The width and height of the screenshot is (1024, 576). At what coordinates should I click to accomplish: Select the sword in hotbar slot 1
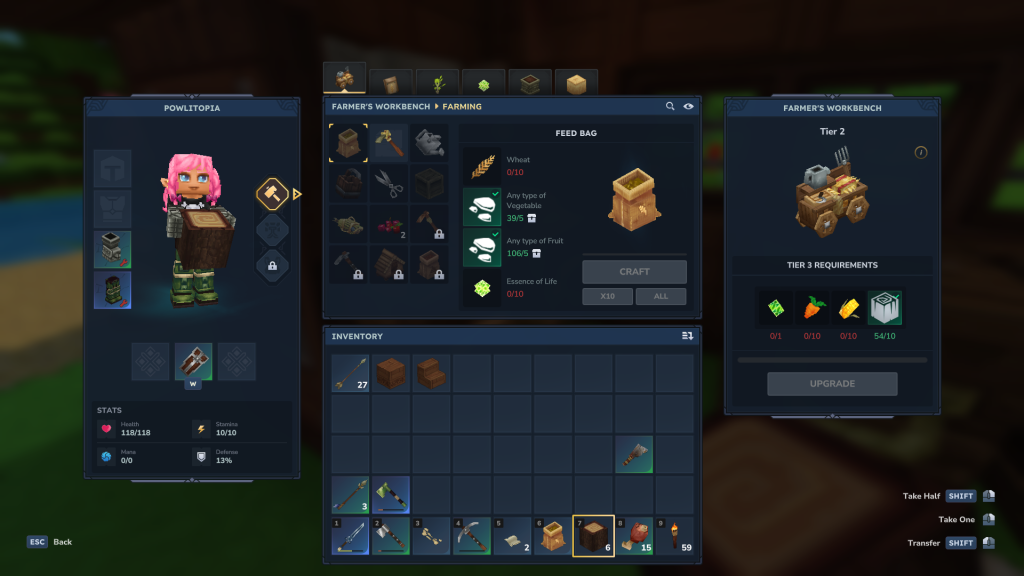coord(350,536)
